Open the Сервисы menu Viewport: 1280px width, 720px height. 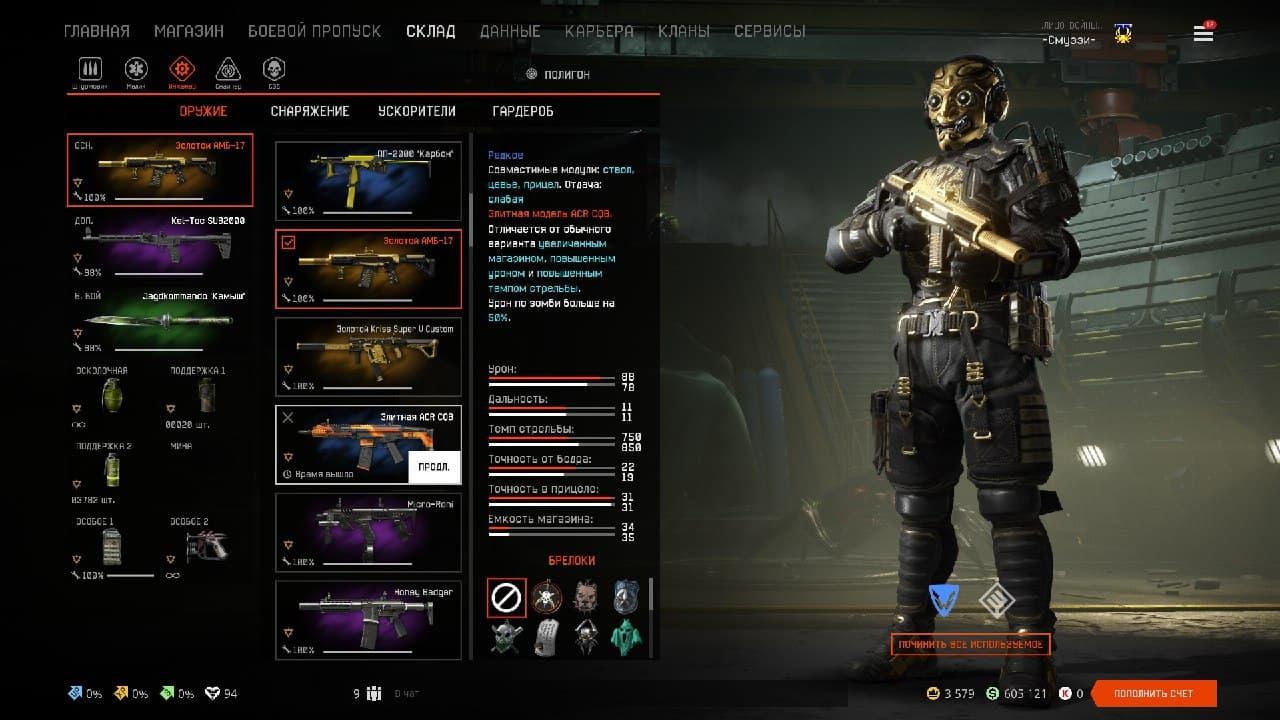click(769, 31)
